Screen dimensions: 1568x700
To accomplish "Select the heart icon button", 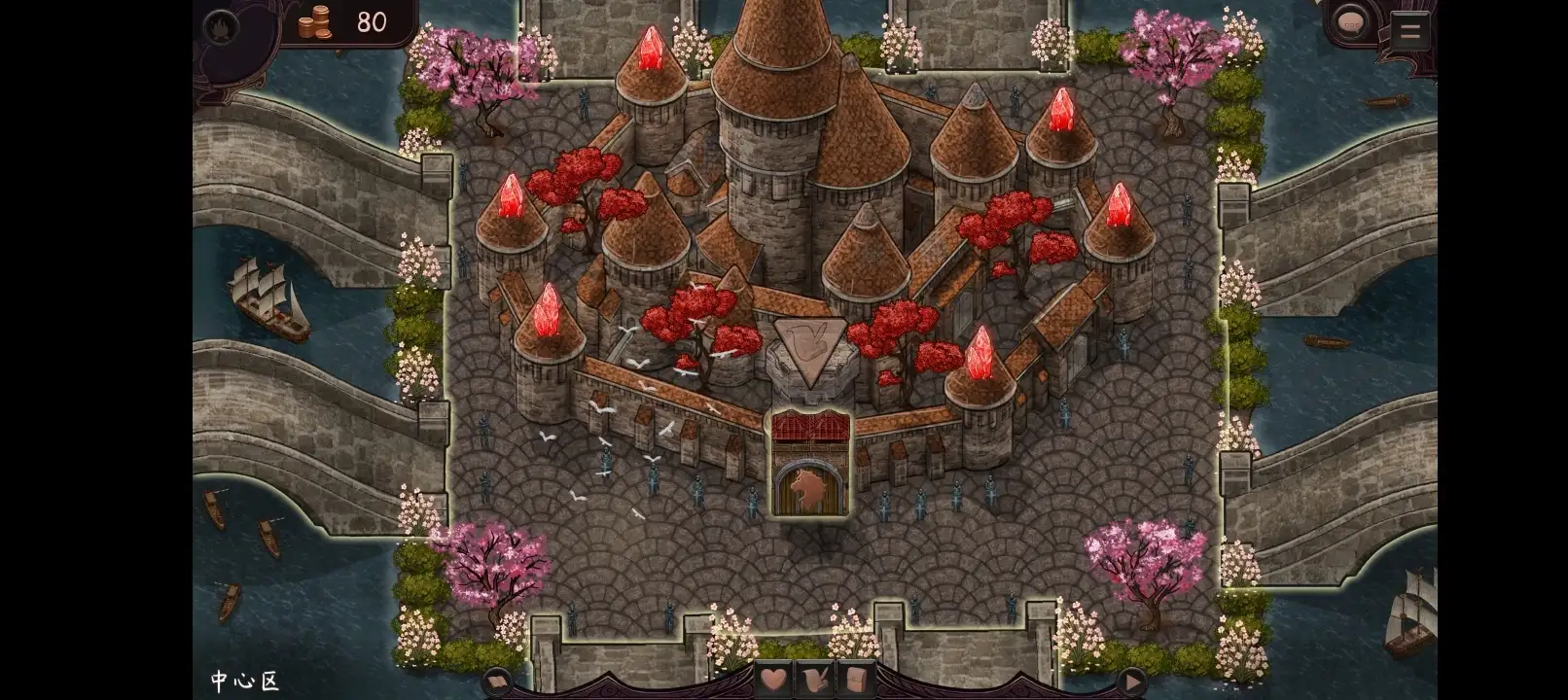I will pos(774,679).
